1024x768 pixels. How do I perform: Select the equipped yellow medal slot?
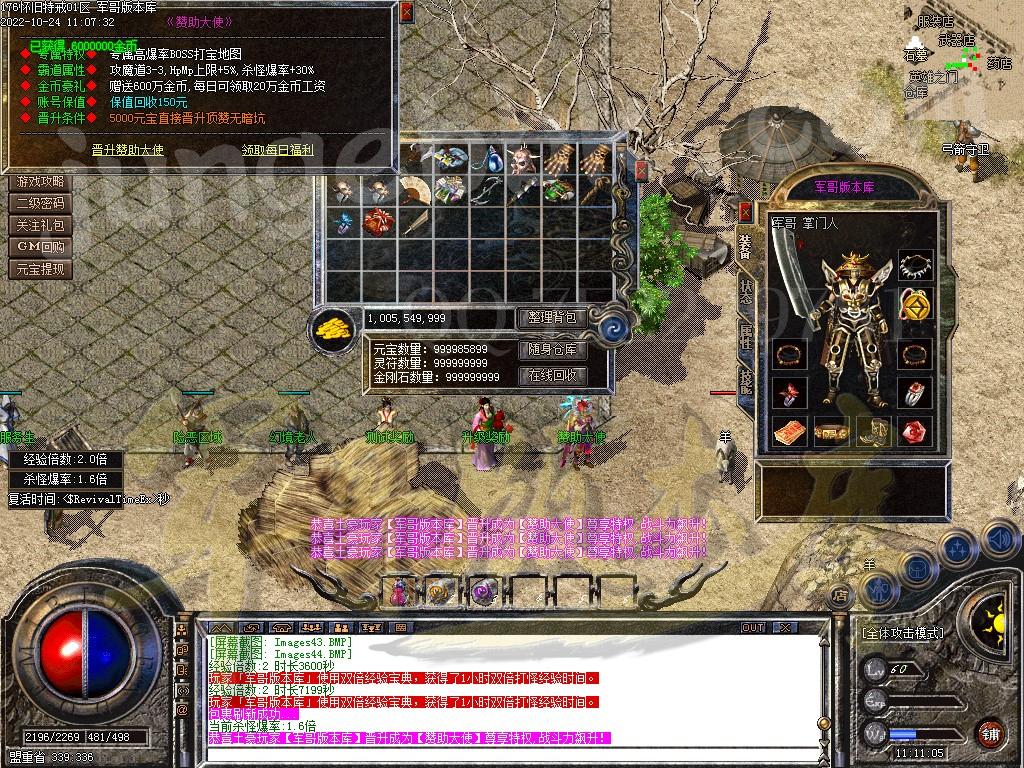coord(911,301)
